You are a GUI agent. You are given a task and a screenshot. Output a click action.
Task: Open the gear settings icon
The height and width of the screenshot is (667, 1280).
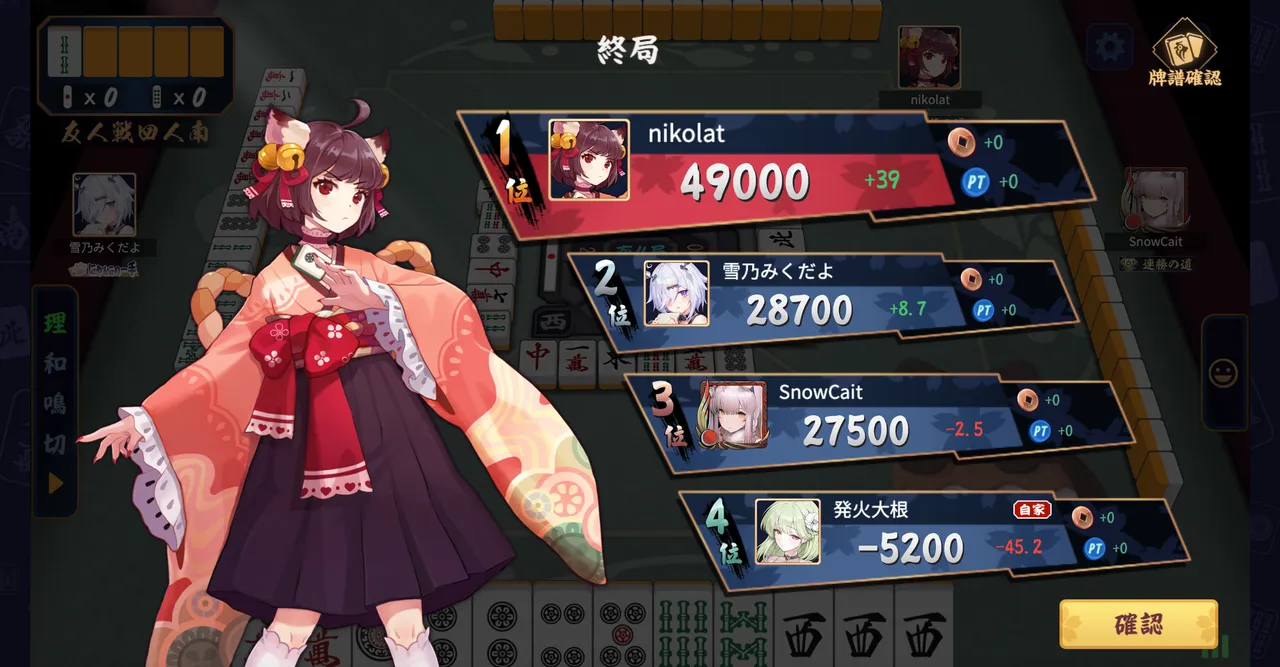pos(1109,47)
